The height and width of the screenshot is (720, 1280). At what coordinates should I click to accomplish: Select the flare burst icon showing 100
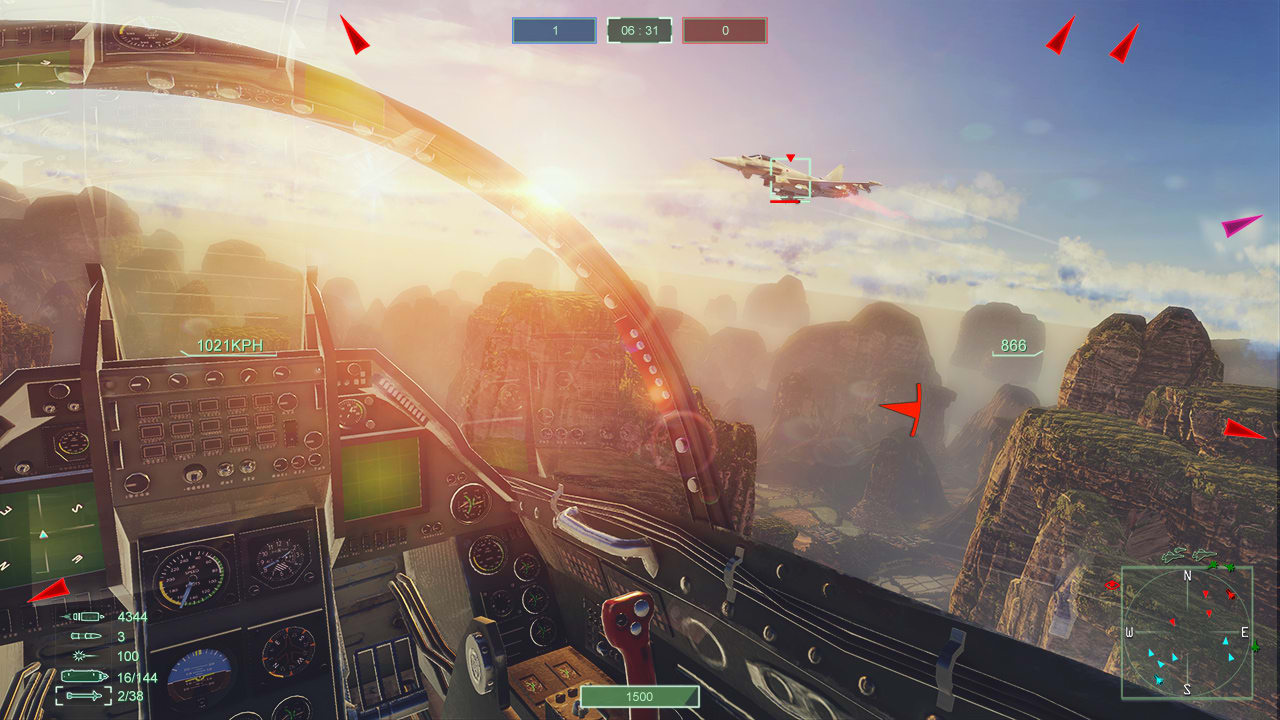[79, 656]
